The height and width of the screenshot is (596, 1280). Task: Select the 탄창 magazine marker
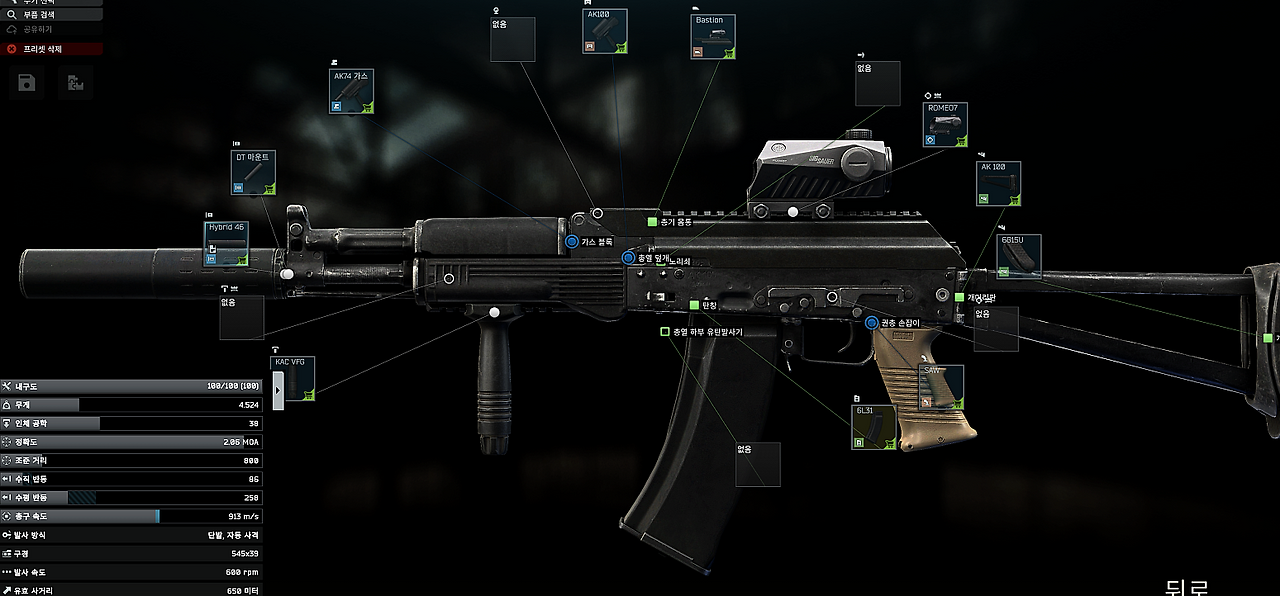click(x=695, y=305)
